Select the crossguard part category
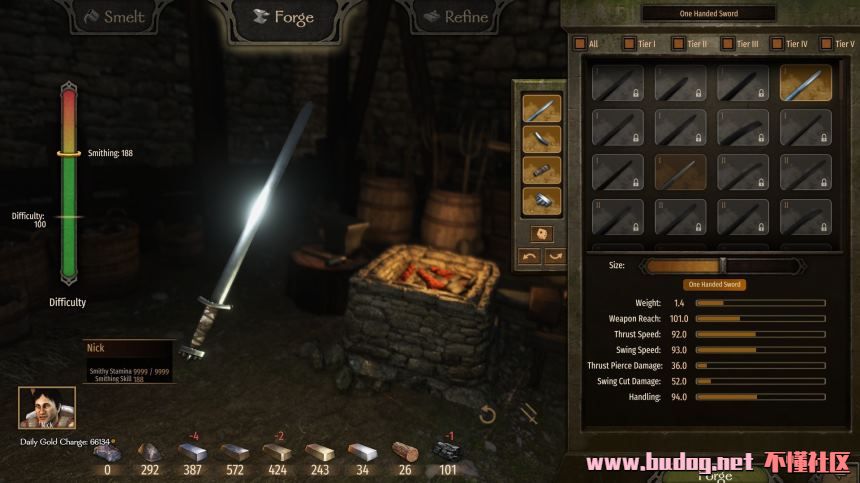 coord(541,139)
